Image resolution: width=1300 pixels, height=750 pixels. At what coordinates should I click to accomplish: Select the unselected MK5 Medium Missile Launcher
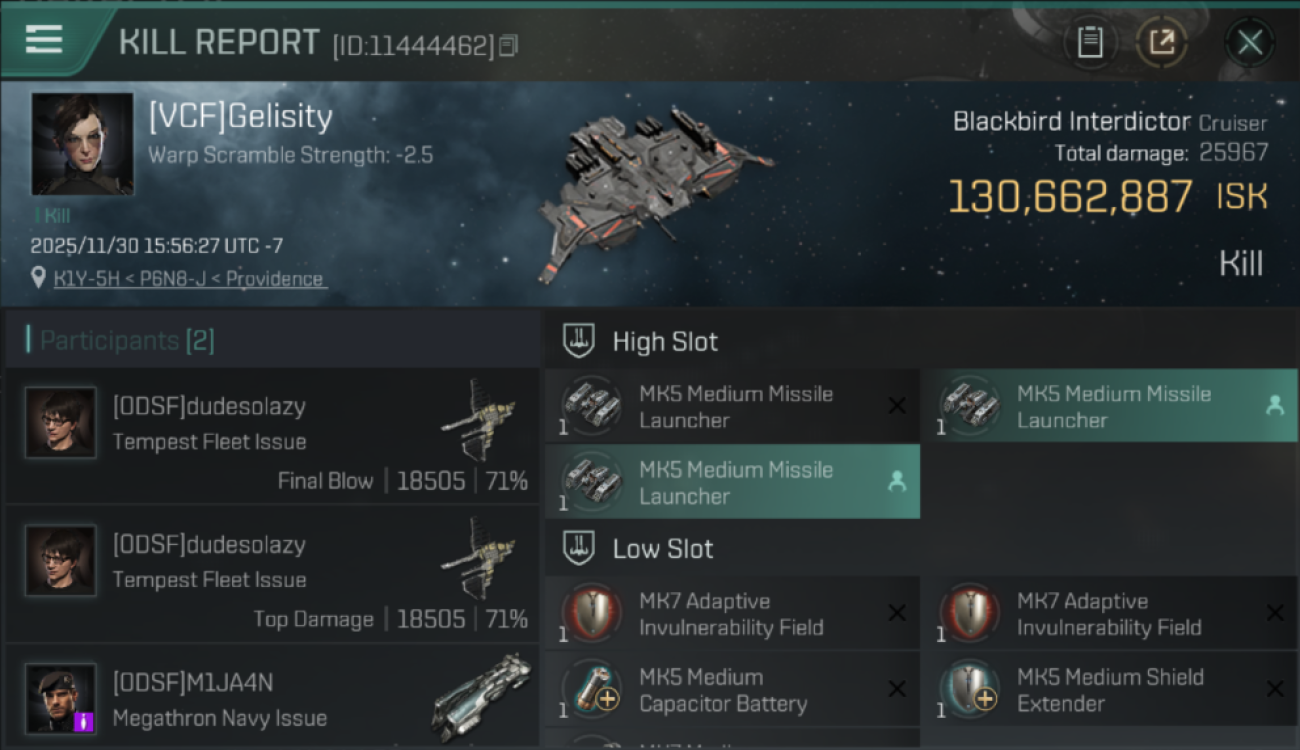coord(732,405)
